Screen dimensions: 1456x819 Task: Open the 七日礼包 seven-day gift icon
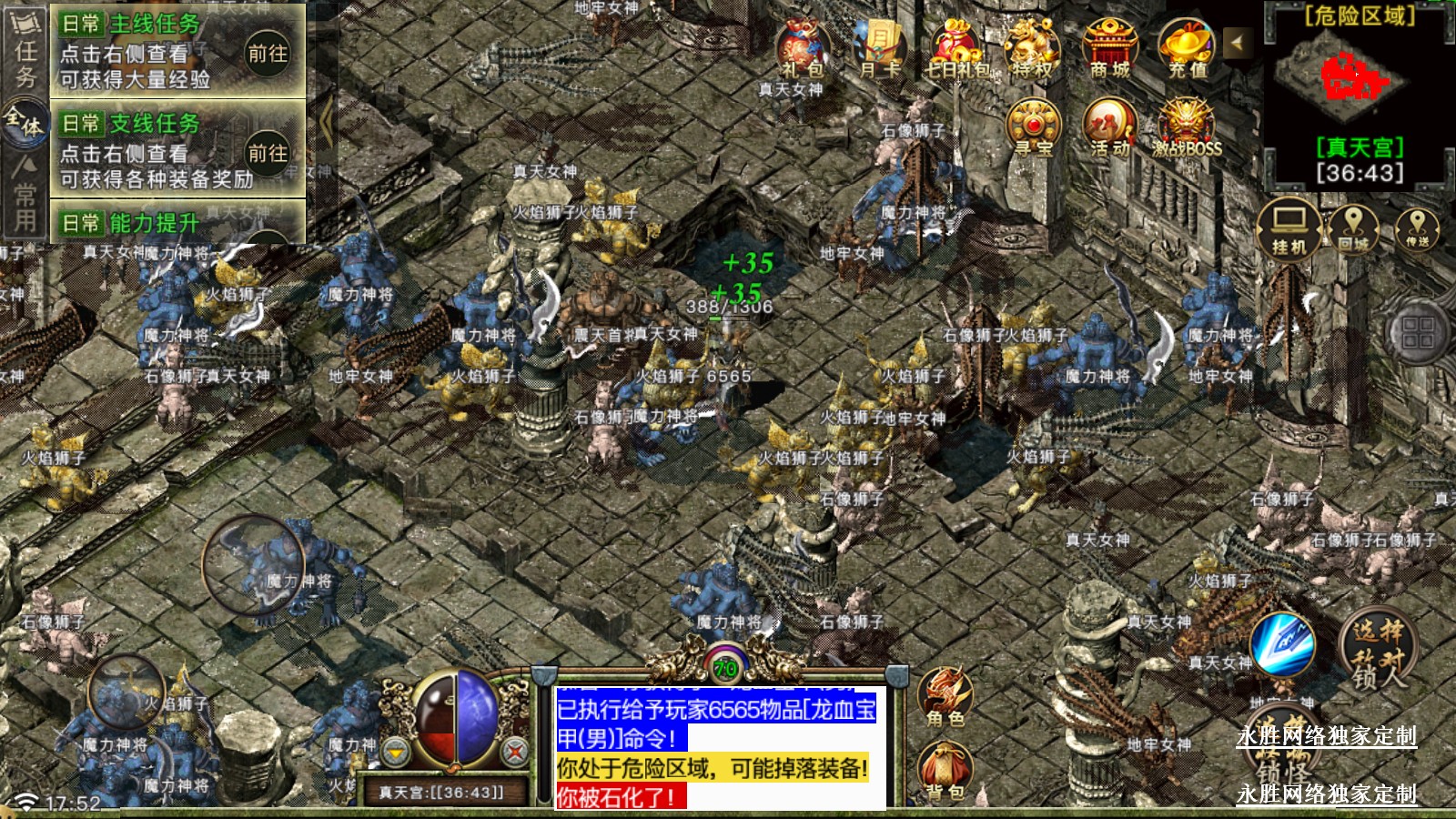coord(957,50)
